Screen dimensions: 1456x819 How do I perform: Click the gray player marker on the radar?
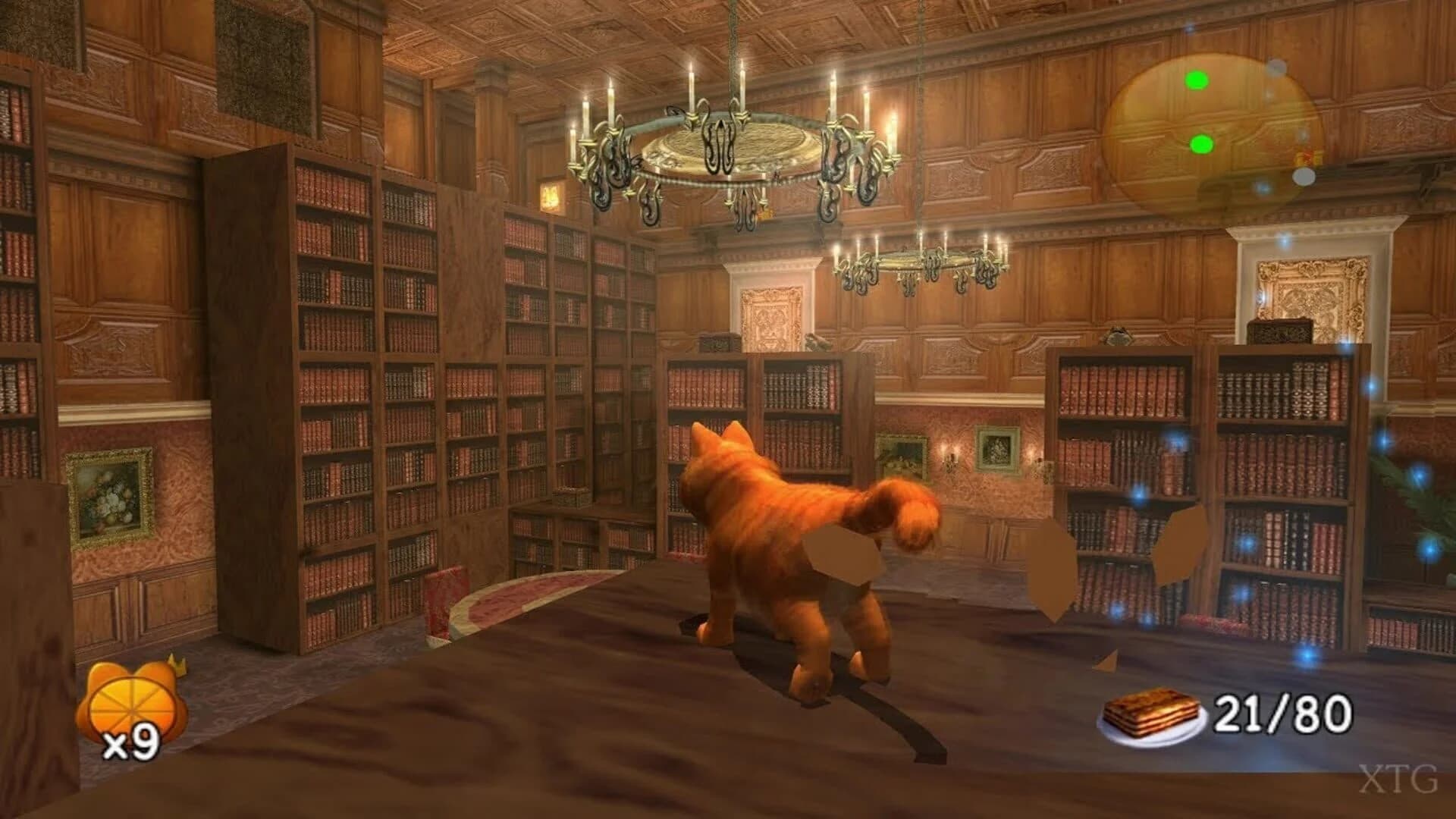coord(1304,177)
